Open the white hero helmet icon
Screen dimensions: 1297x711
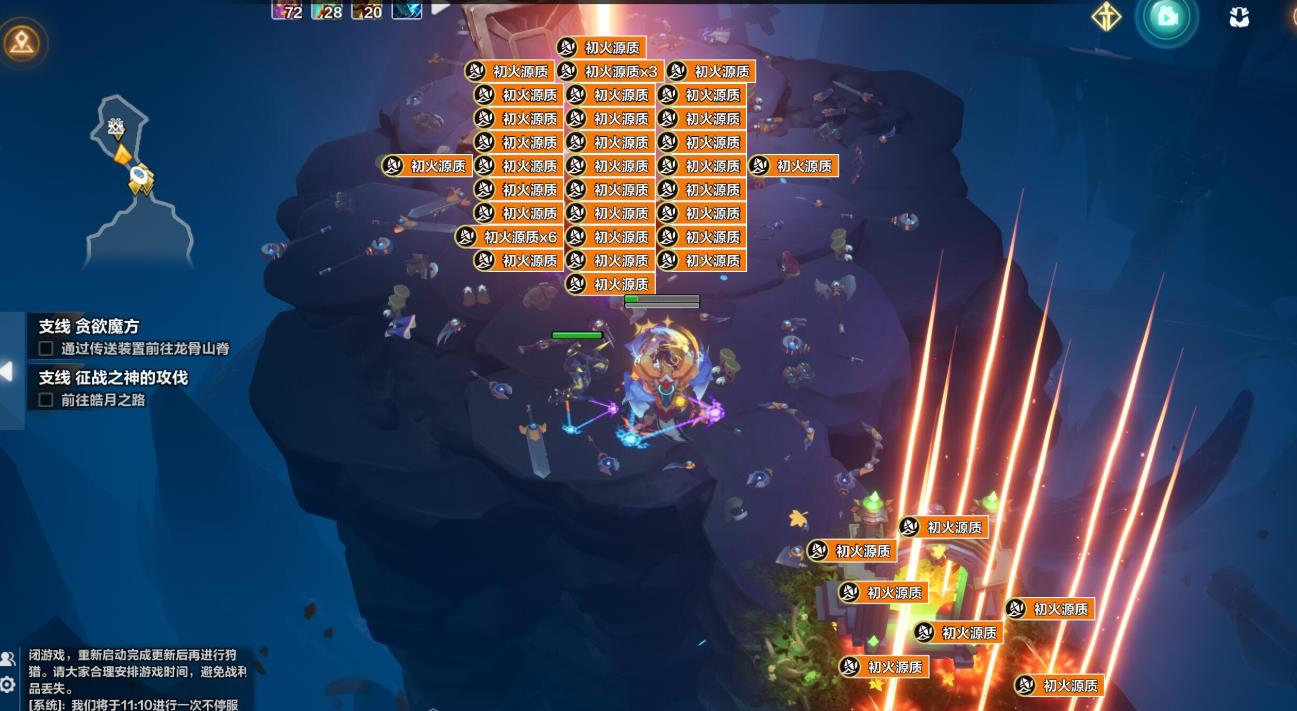click(x=1239, y=17)
